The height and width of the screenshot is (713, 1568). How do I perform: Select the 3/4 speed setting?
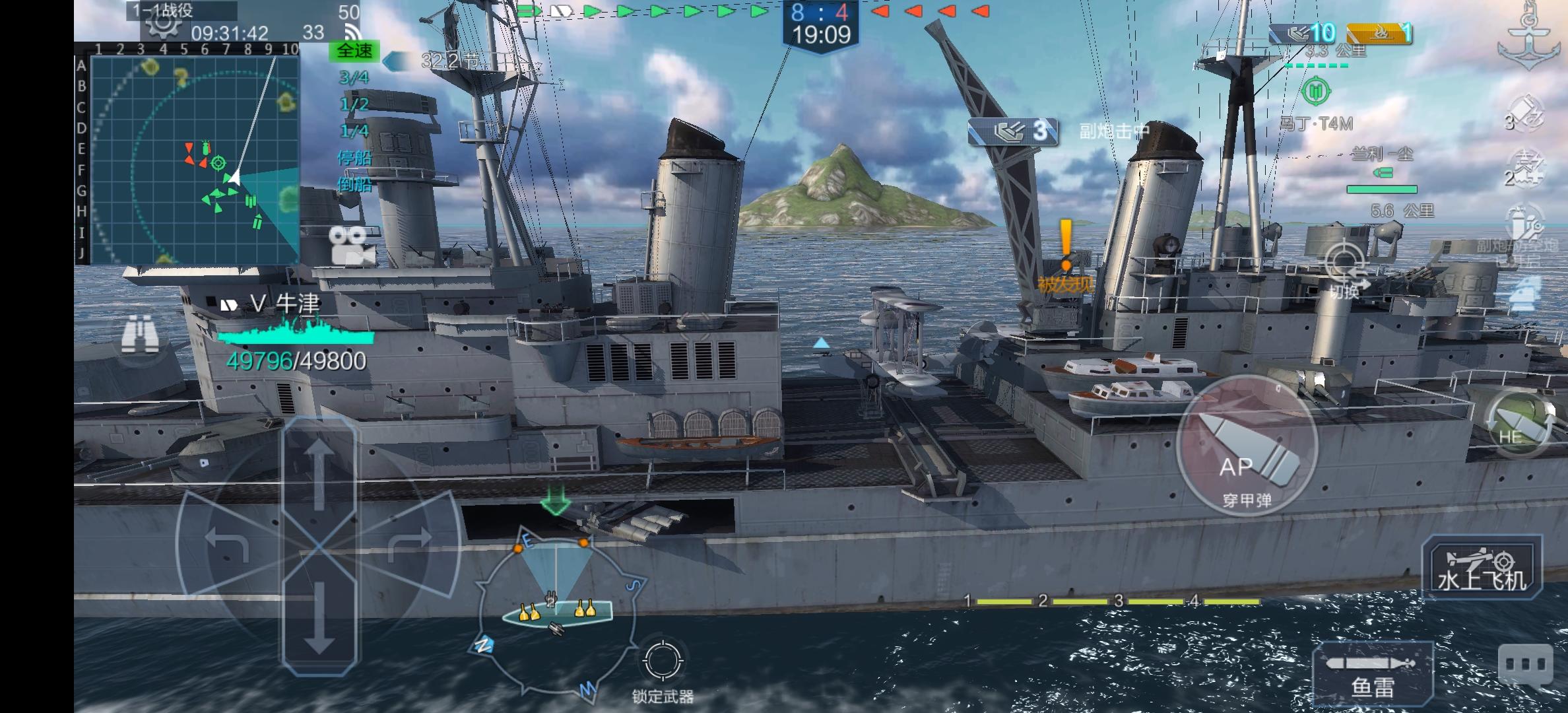(x=354, y=78)
